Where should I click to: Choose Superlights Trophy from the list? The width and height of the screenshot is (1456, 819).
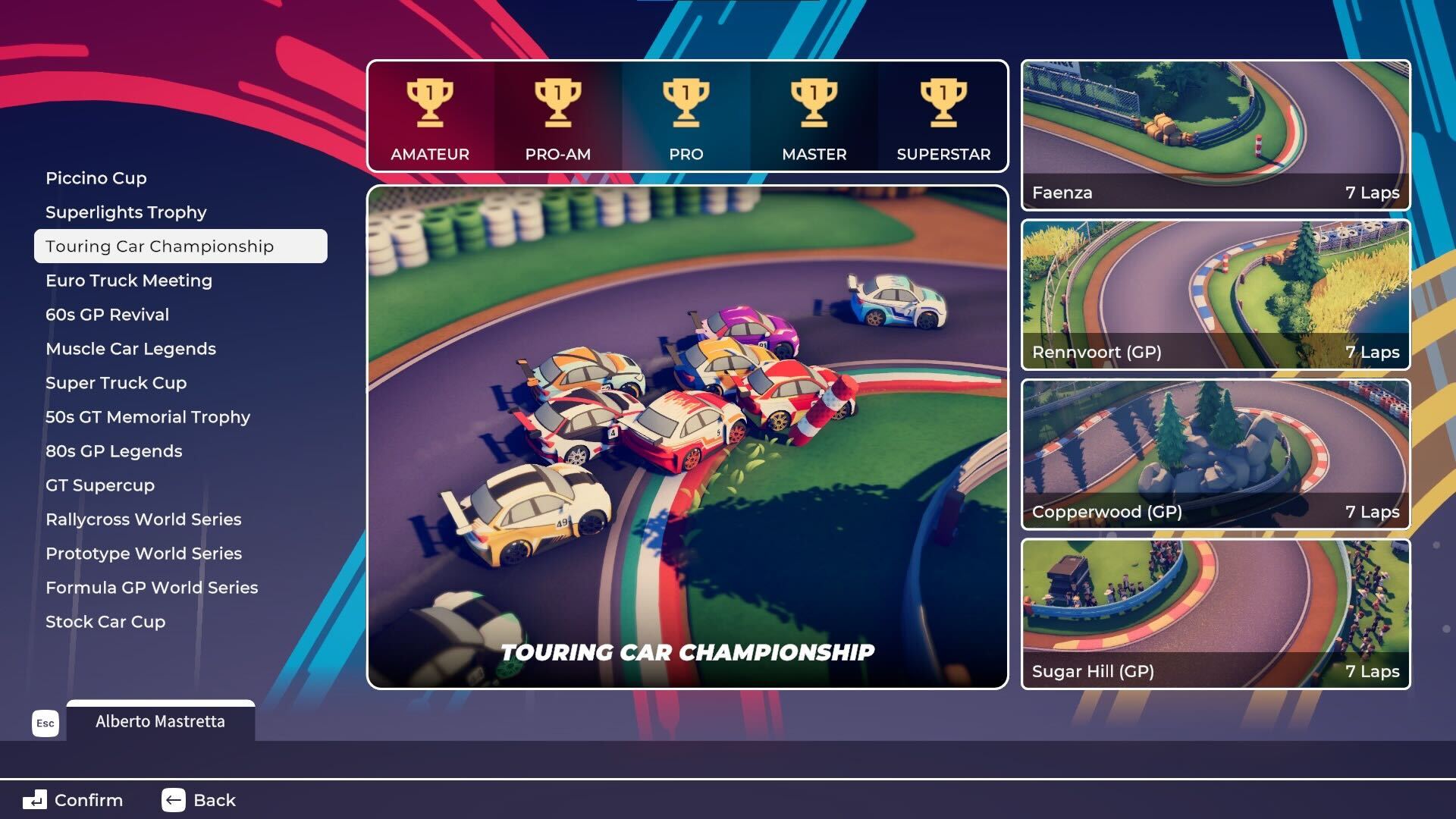(126, 212)
